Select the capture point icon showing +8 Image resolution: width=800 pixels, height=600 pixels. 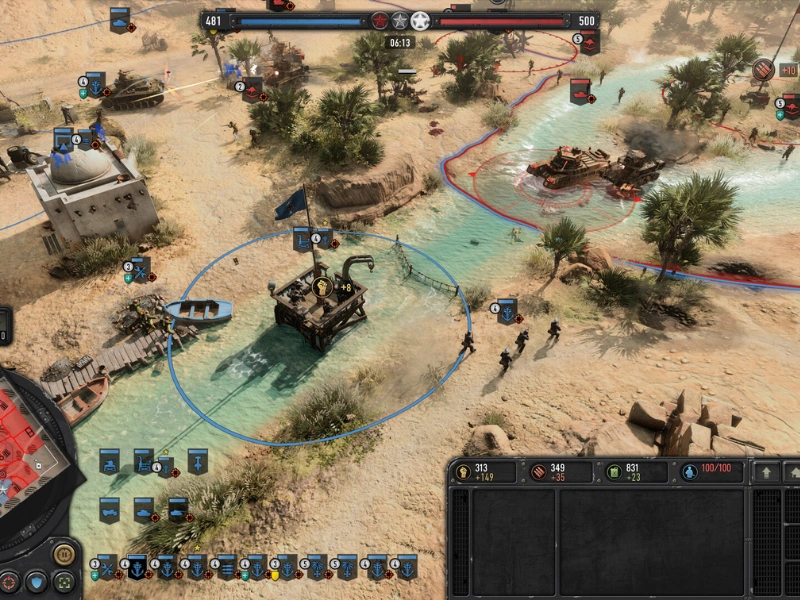(x=323, y=288)
